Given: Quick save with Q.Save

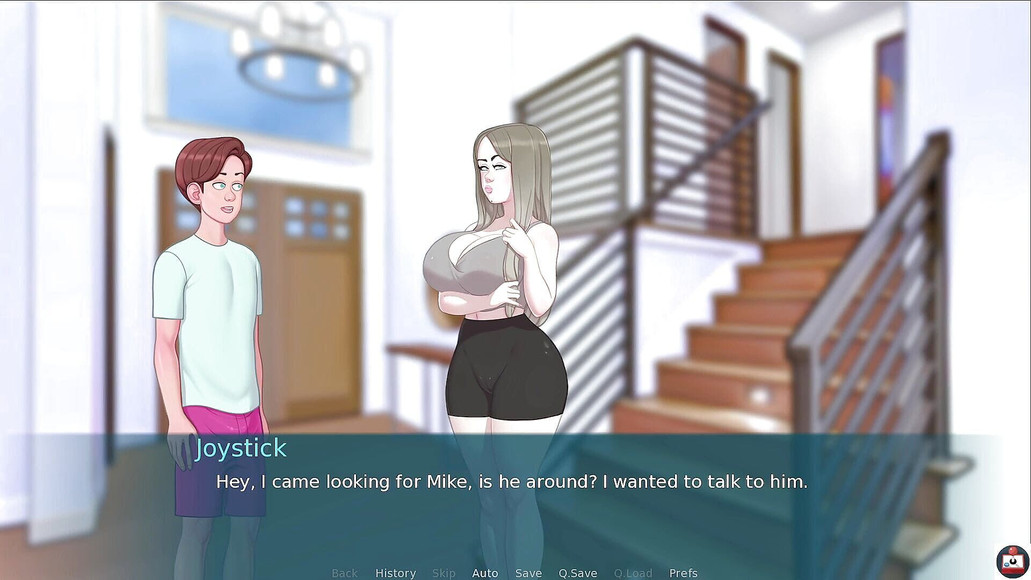Looking at the screenshot, I should [578, 573].
